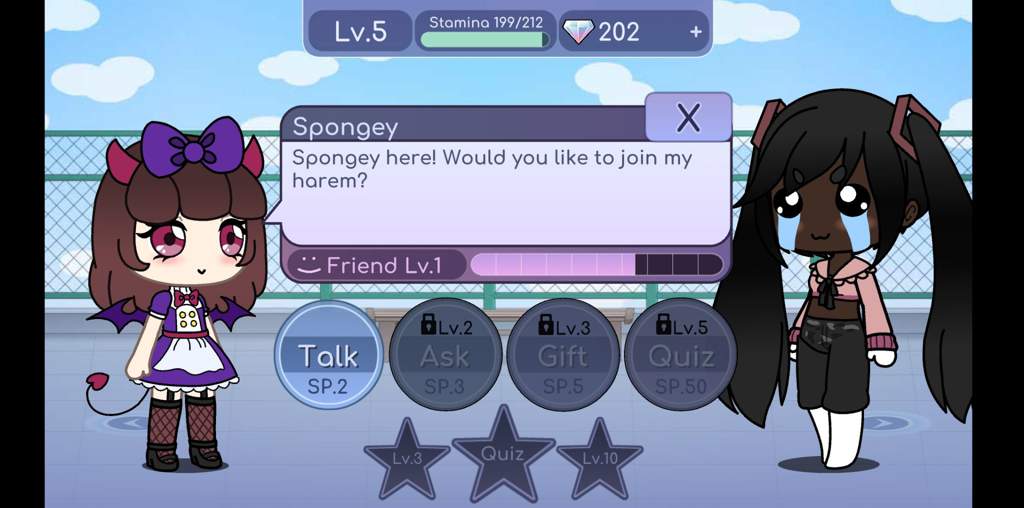Tap the plus to add gems
The height and width of the screenshot is (508, 1024).
pyautogui.click(x=696, y=31)
